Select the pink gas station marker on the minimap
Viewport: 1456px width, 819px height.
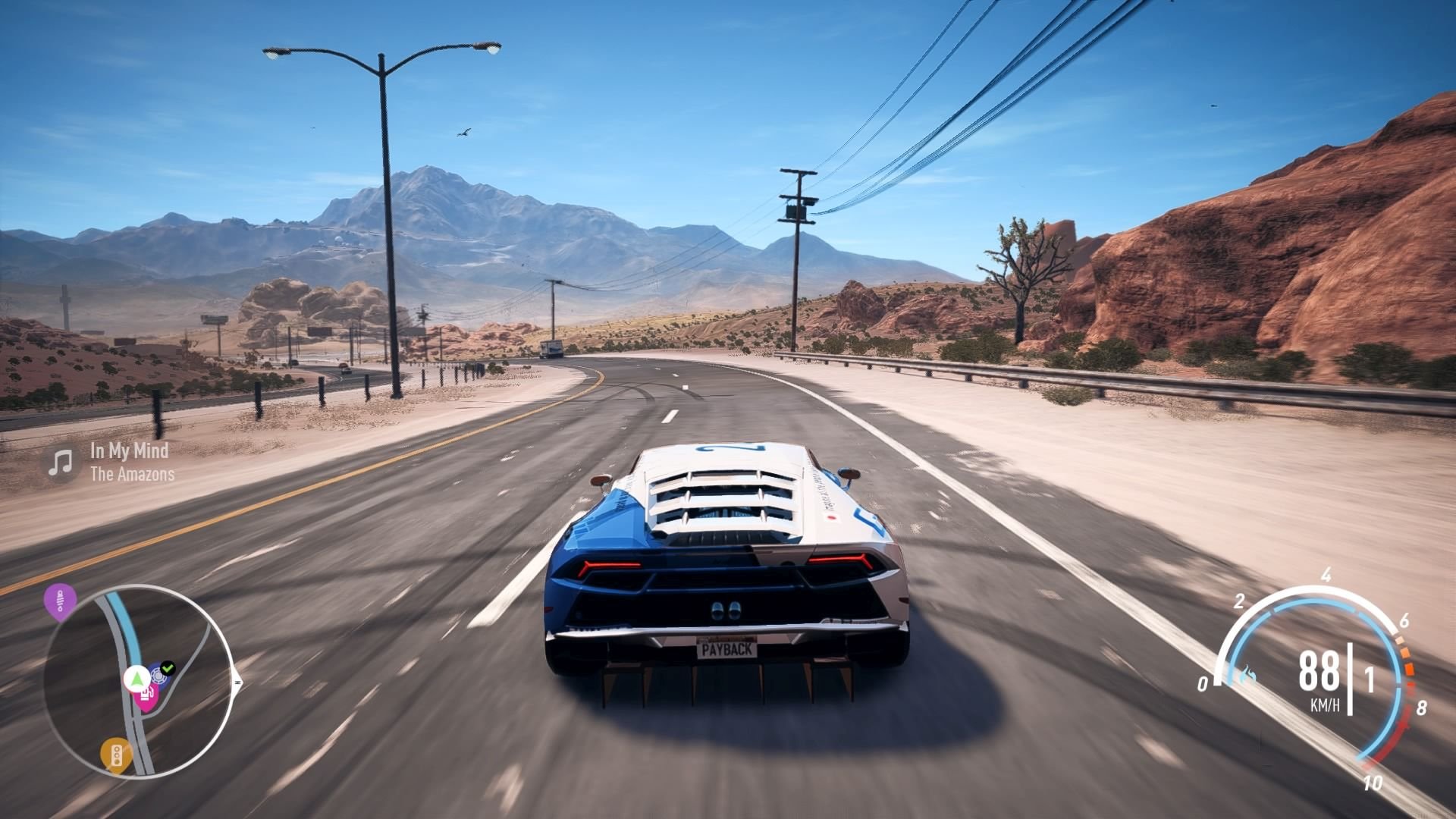pos(147,698)
